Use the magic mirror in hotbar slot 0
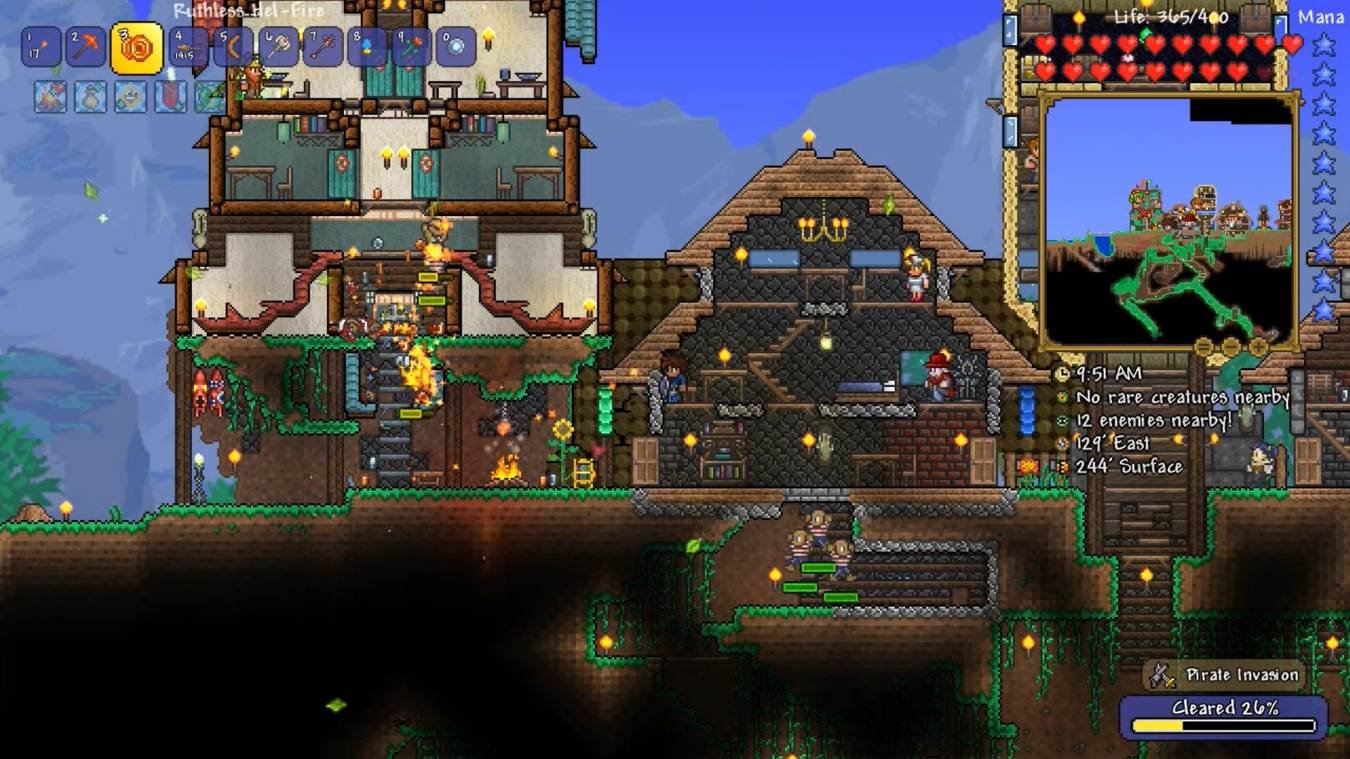Screen dimensions: 1350x759 click(x=456, y=47)
